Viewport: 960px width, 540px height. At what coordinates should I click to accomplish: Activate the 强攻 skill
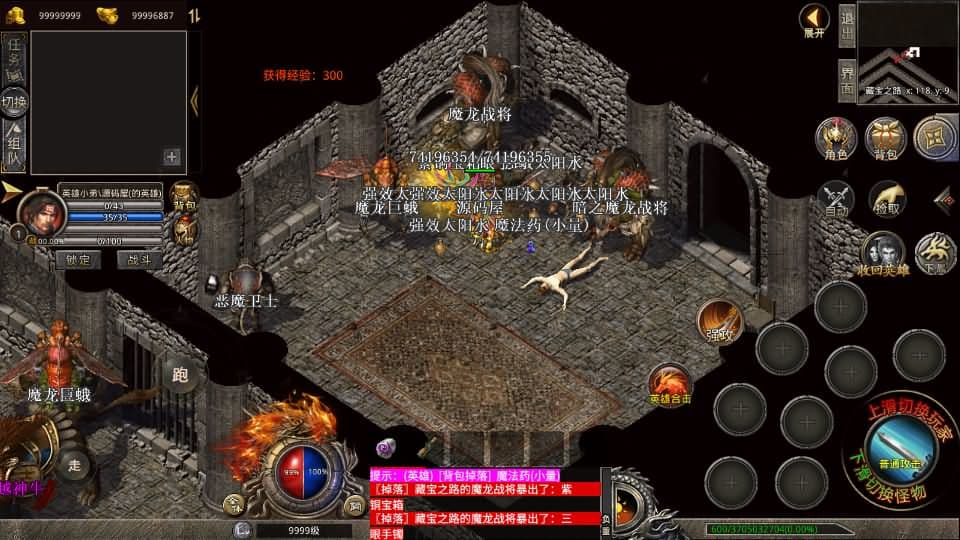[x=720, y=322]
